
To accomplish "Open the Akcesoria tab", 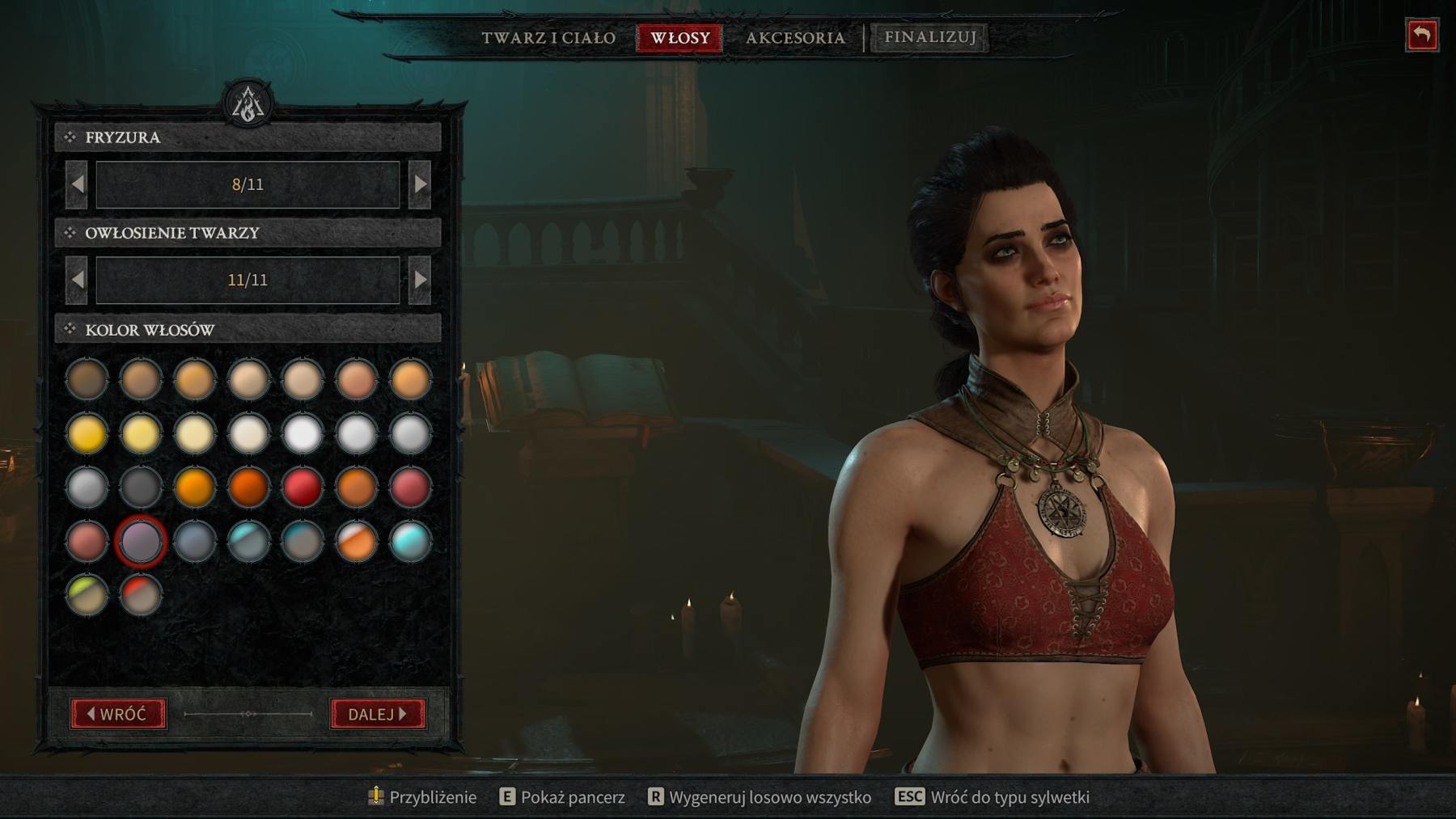I will (795, 38).
